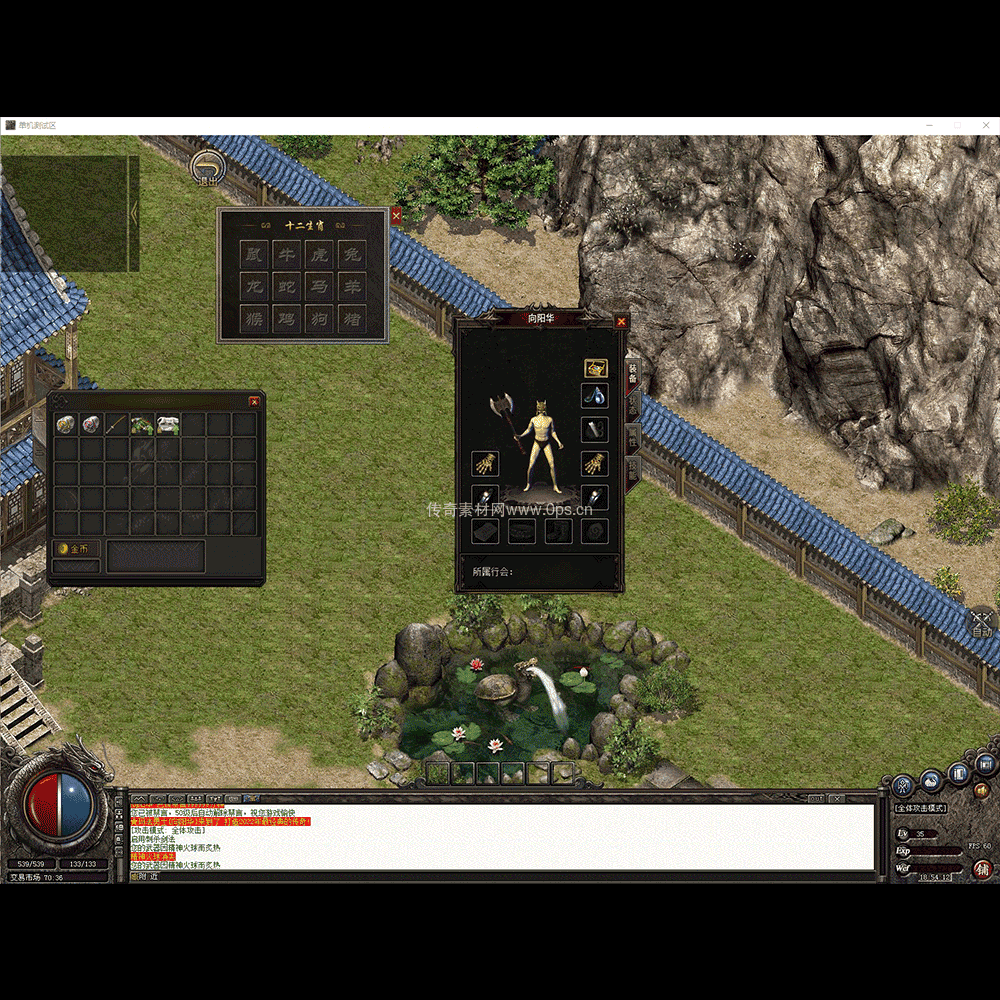The width and height of the screenshot is (1000, 1000).
Task: Toggle the 自动 auto-play button
Action: 981,624
